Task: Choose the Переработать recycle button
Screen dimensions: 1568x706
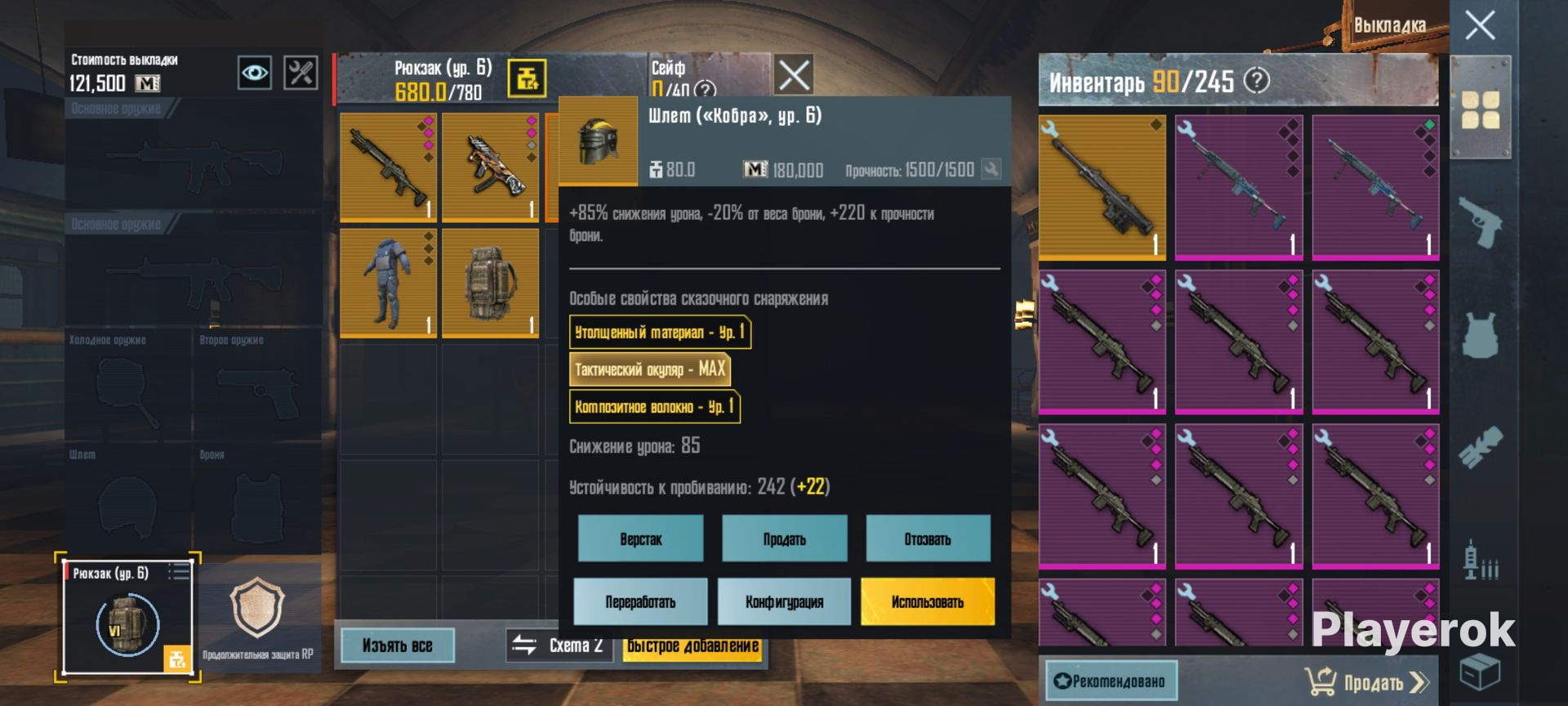Action: coord(640,601)
